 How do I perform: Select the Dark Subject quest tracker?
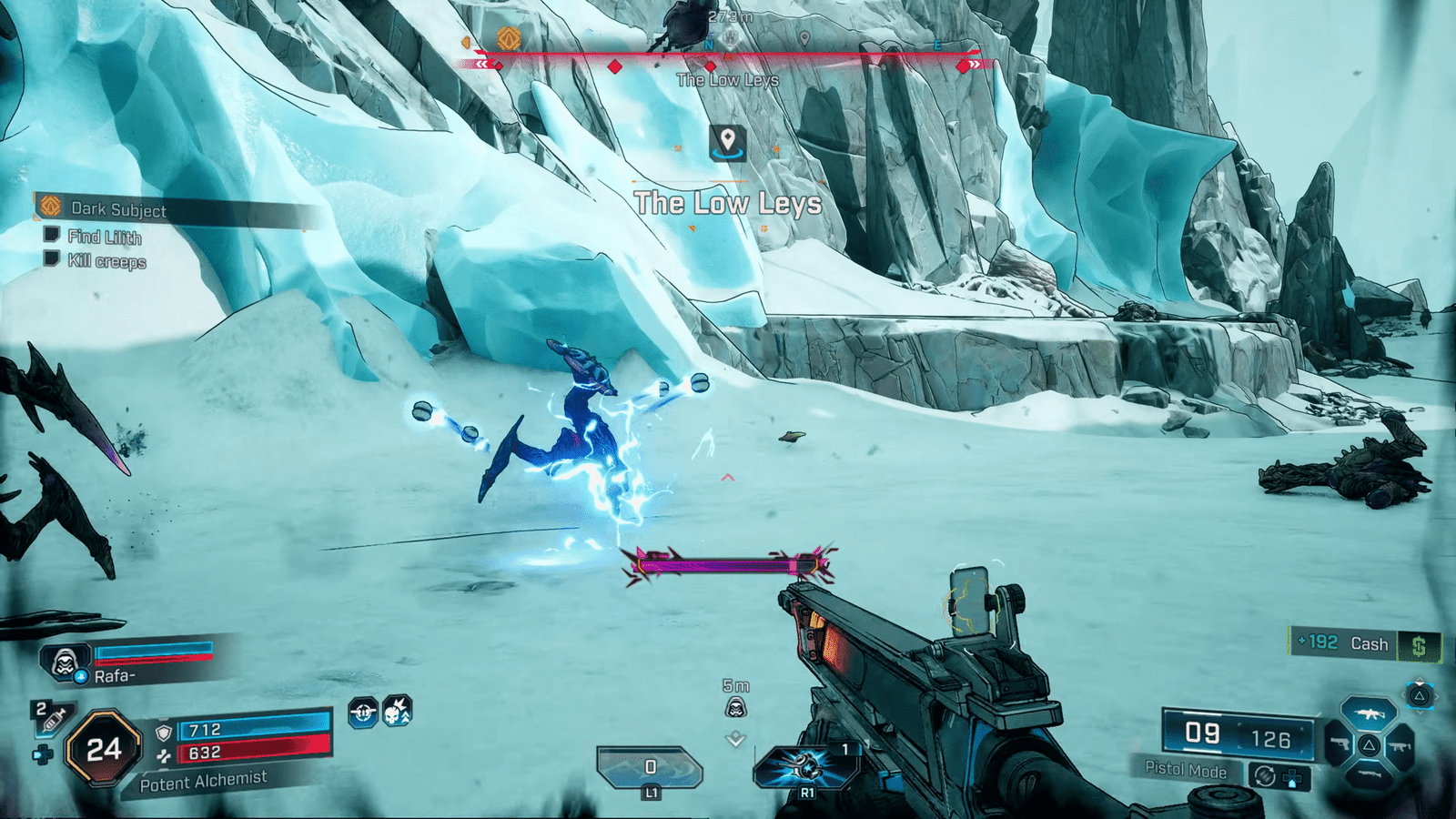(x=118, y=209)
